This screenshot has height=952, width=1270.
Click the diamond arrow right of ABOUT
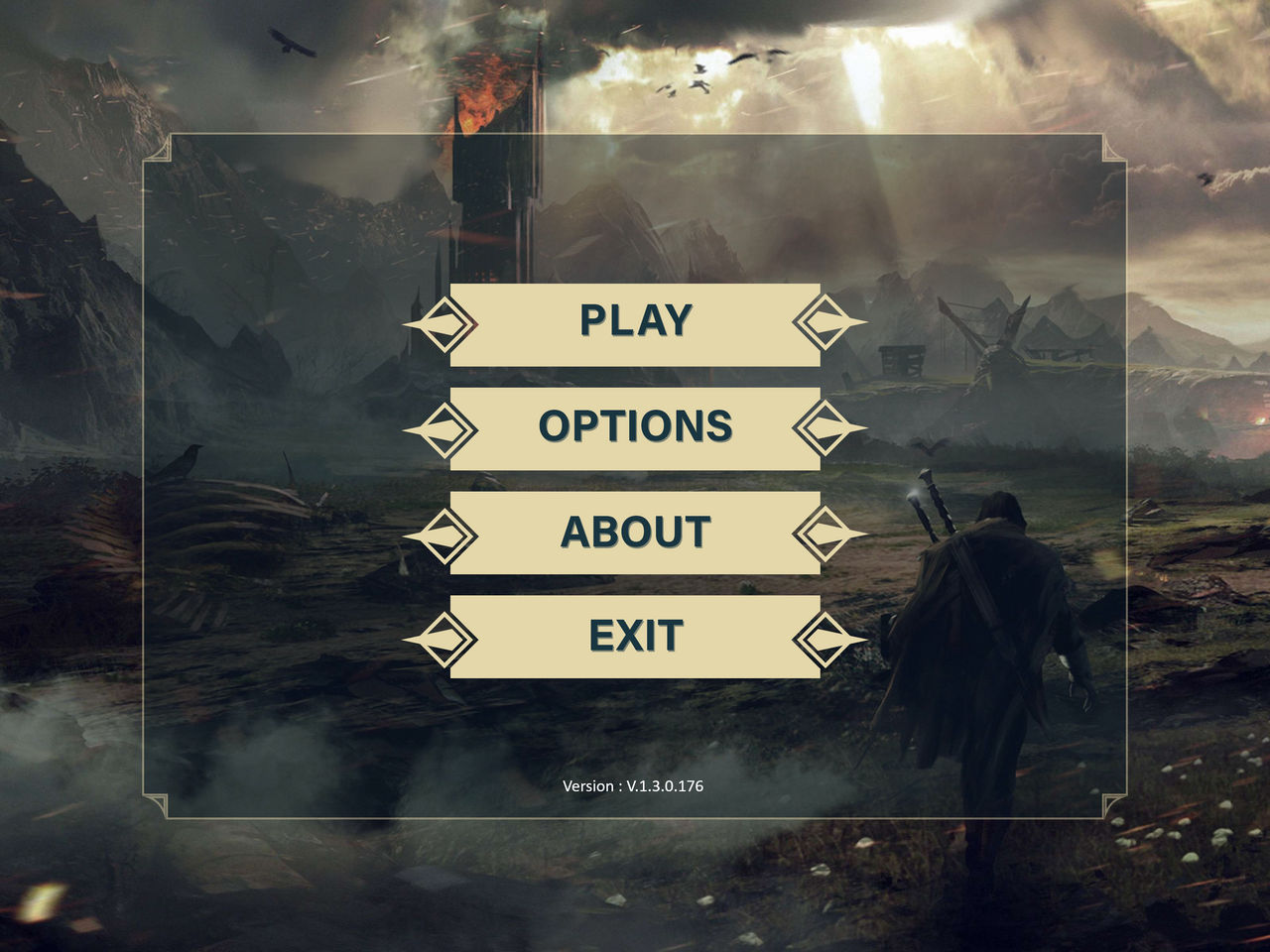click(825, 533)
